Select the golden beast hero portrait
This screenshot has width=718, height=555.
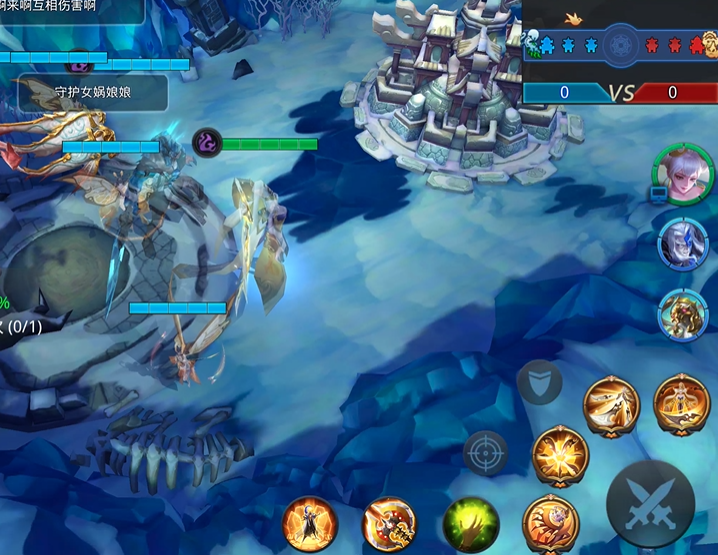(683, 314)
